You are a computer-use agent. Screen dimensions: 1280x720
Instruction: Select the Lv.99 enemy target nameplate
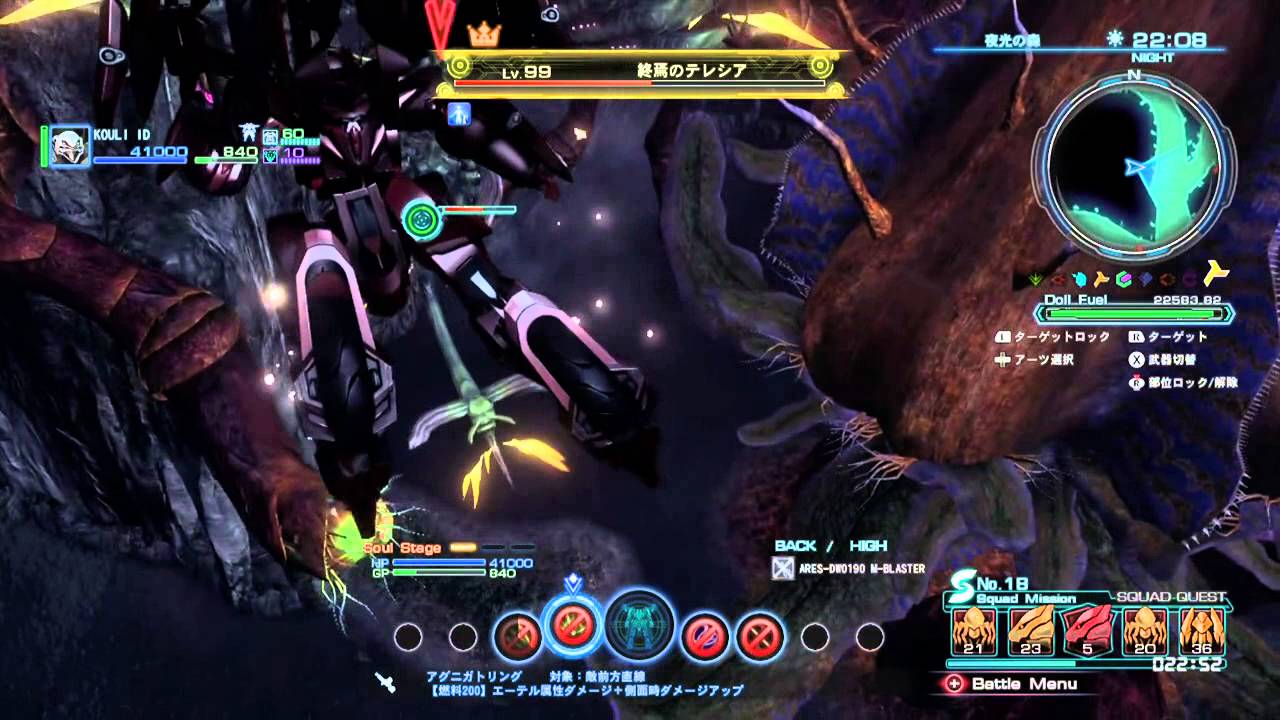coord(642,72)
